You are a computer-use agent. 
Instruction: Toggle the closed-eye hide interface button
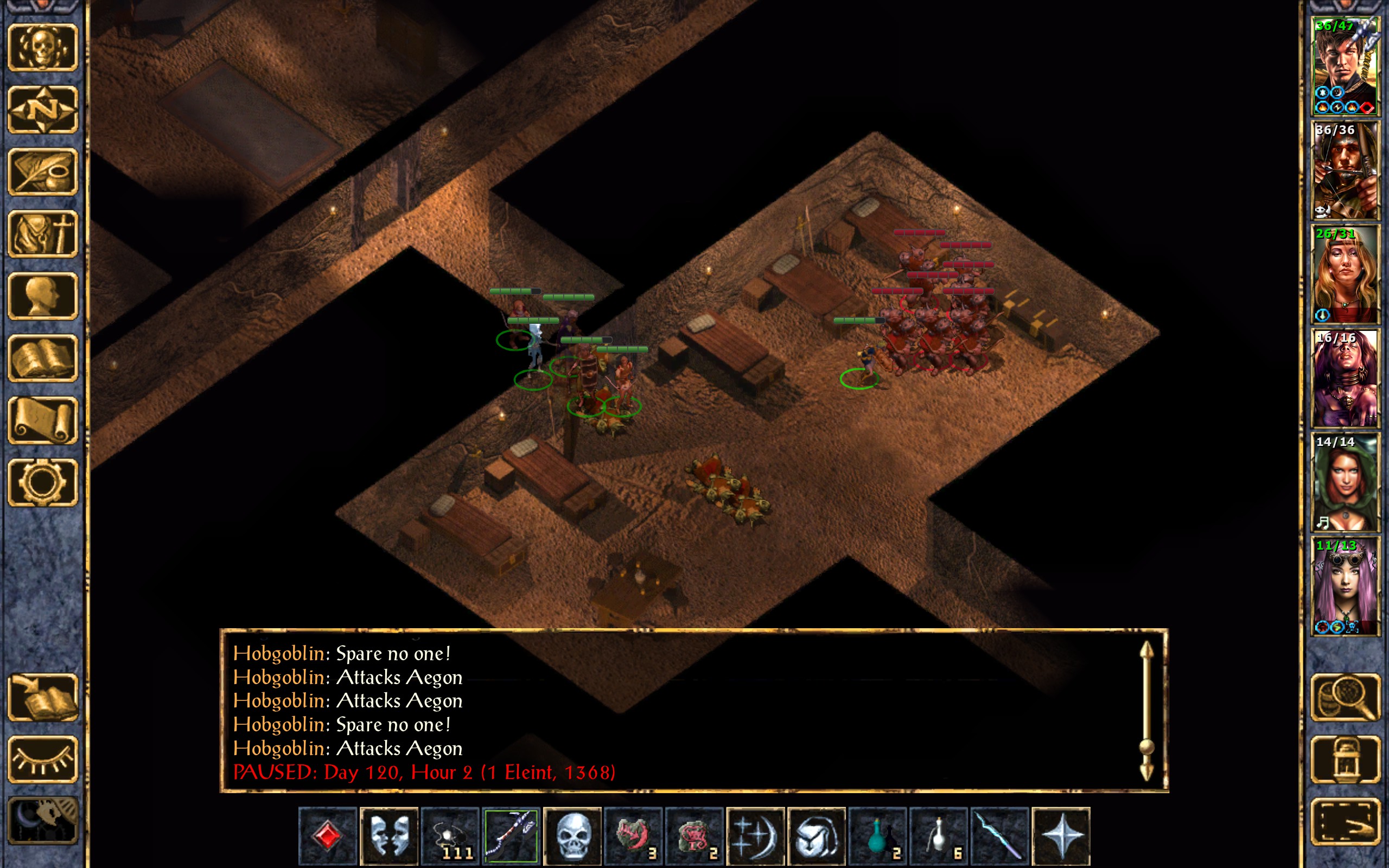pos(43,759)
